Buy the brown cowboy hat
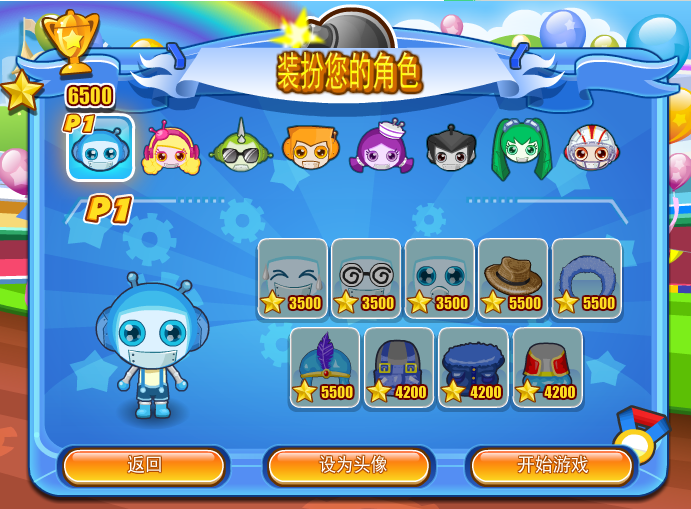The image size is (691, 509). pos(513,278)
